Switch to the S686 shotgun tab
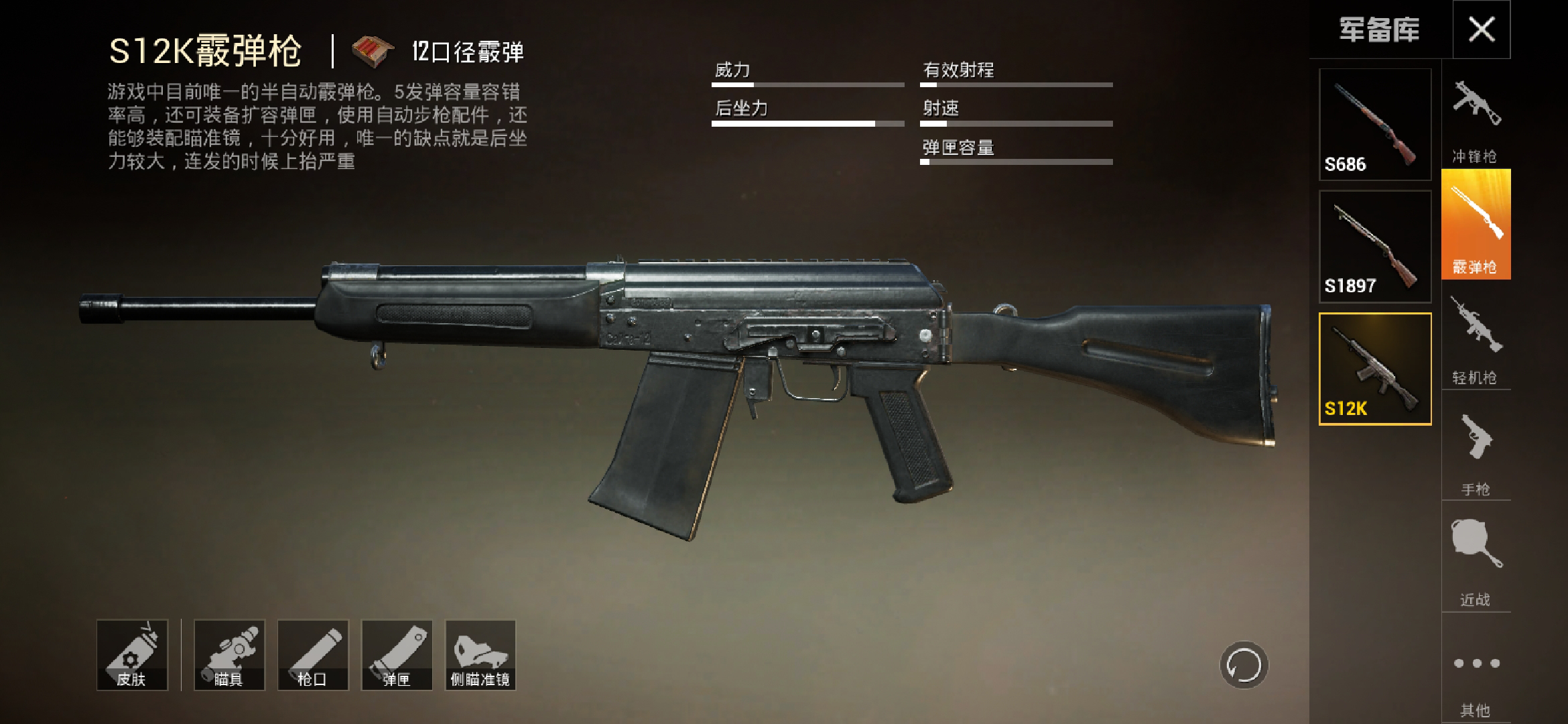 pyautogui.click(x=1374, y=124)
